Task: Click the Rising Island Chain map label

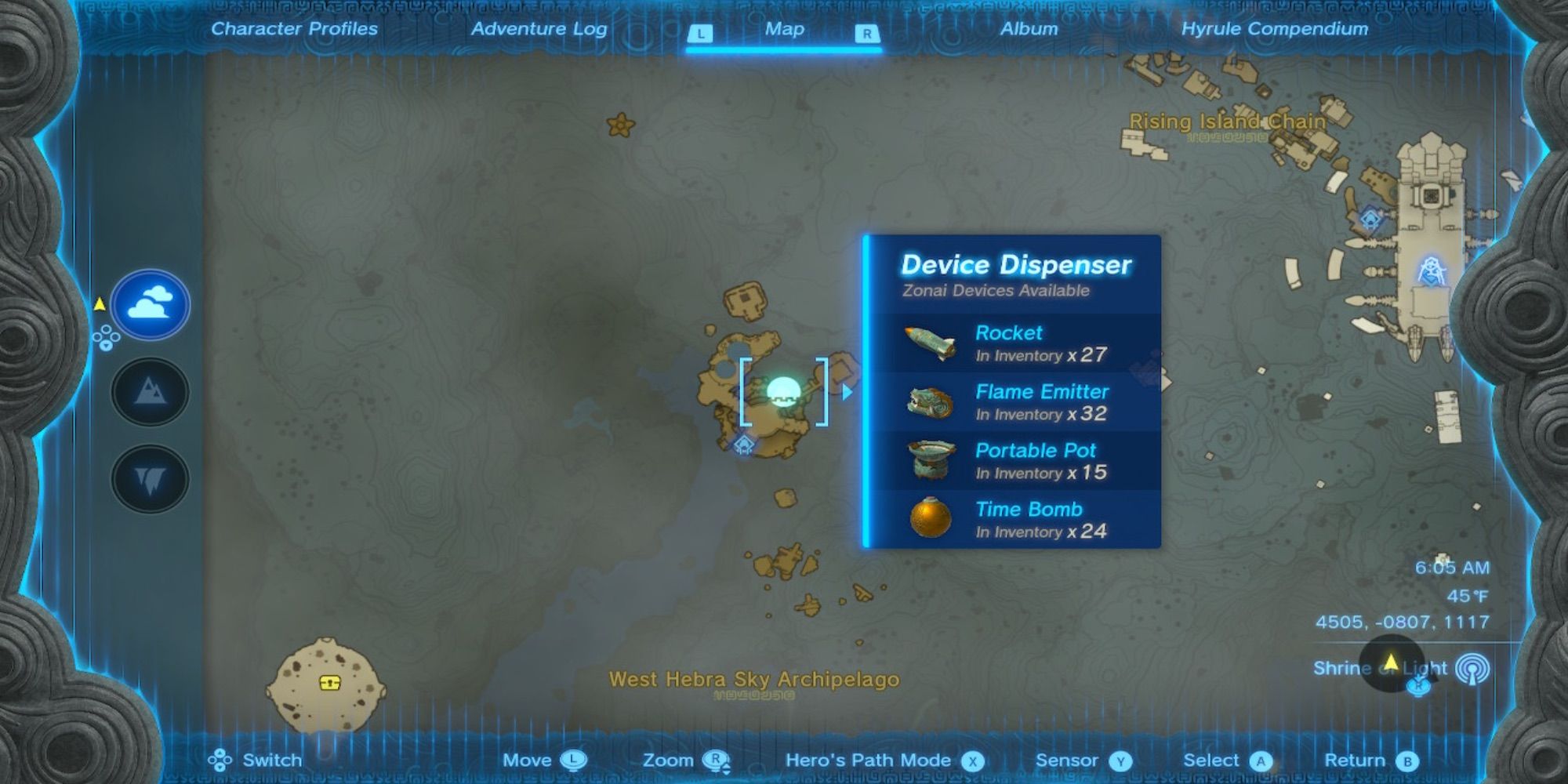Action: coord(1226,122)
